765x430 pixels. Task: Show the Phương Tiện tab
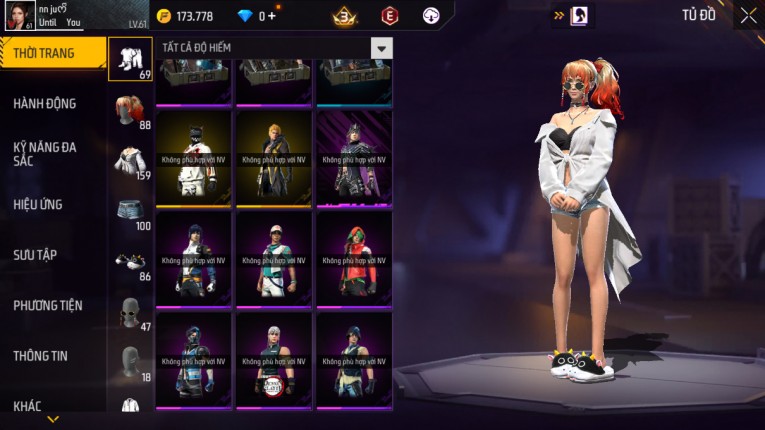coord(48,305)
